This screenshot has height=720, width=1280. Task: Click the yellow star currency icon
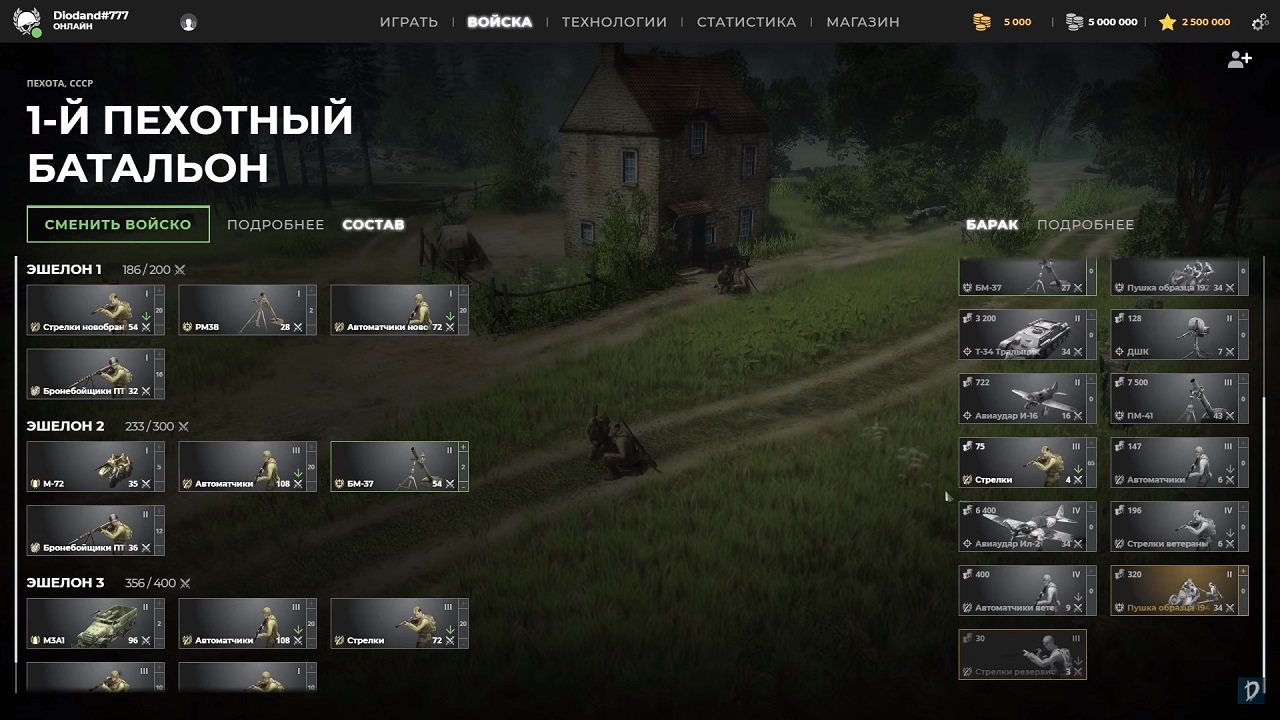(x=1167, y=20)
